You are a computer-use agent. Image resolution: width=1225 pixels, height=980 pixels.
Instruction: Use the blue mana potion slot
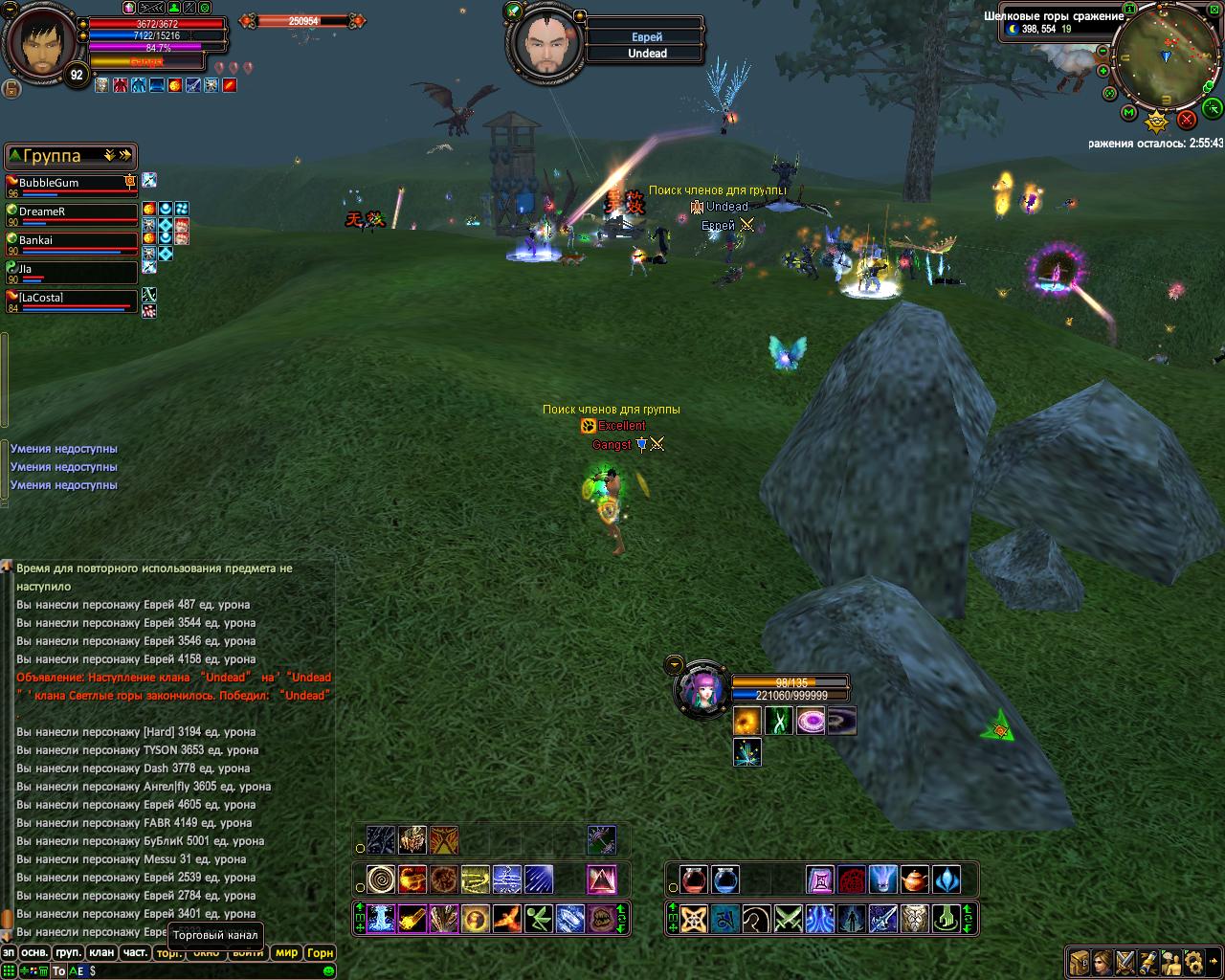pyautogui.click(x=725, y=879)
